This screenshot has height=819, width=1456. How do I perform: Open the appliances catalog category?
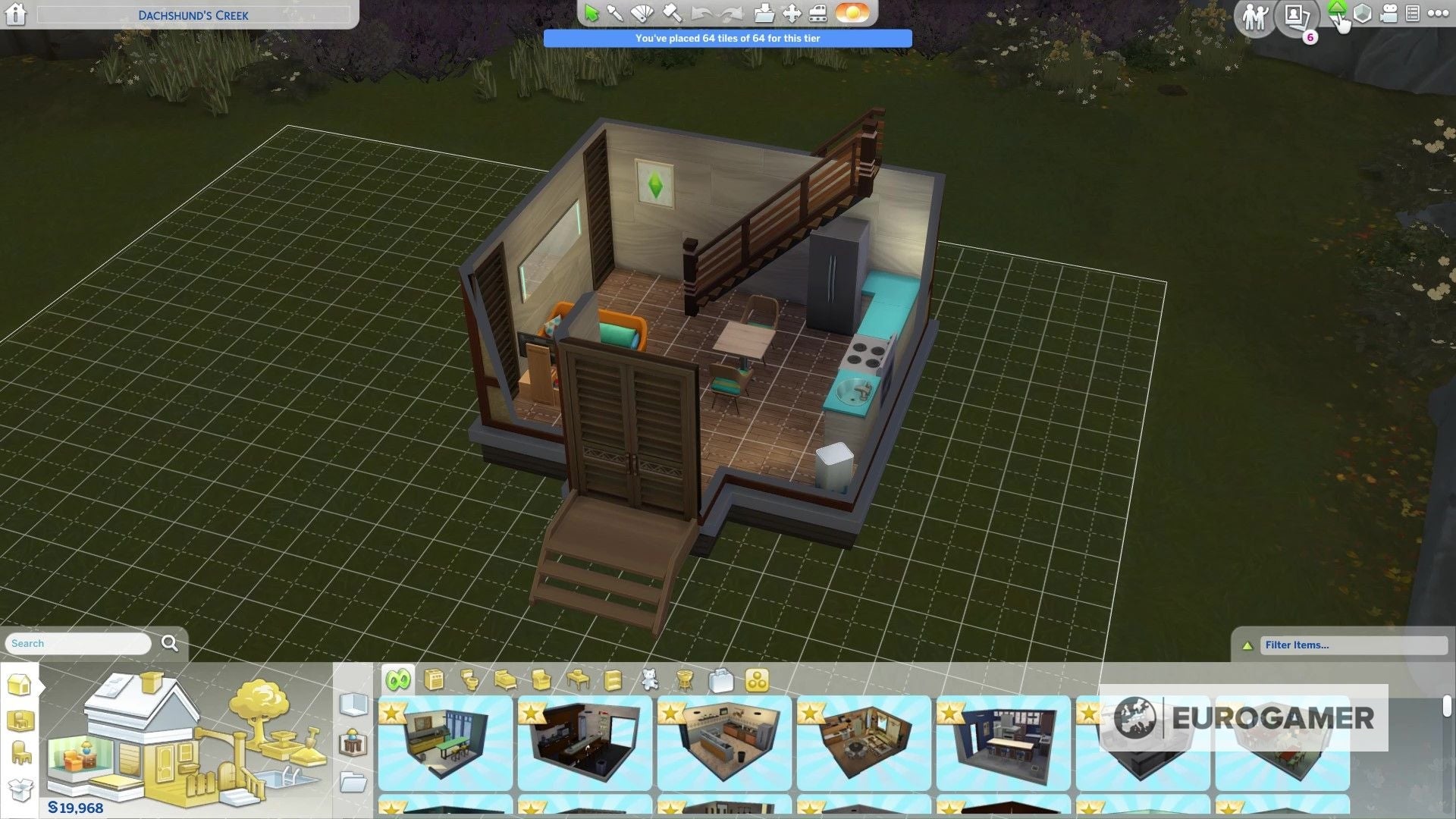[435, 680]
